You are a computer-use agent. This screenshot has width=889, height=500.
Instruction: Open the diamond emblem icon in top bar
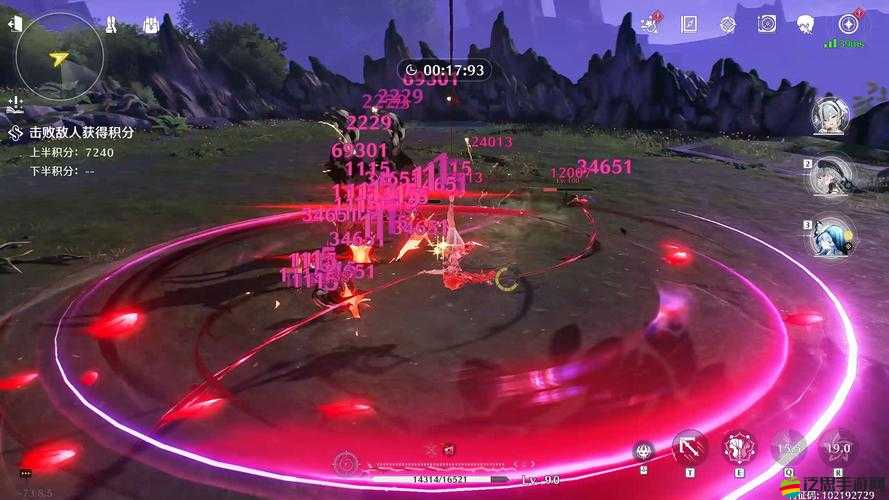click(727, 24)
